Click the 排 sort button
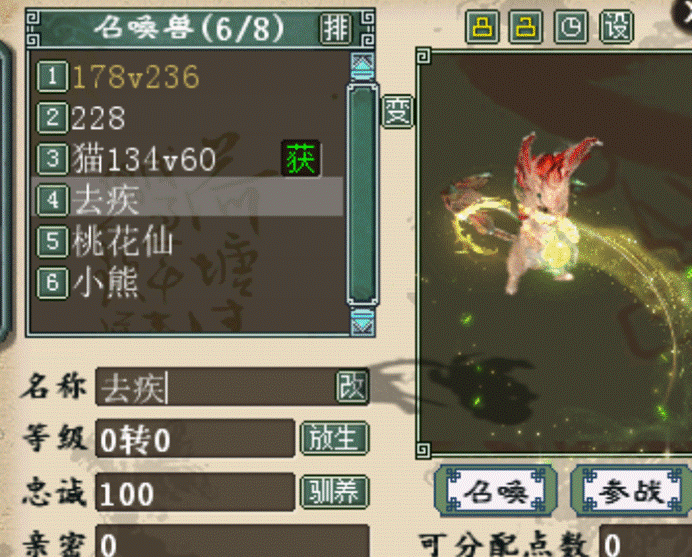This screenshot has height=557, width=692. pyautogui.click(x=334, y=28)
